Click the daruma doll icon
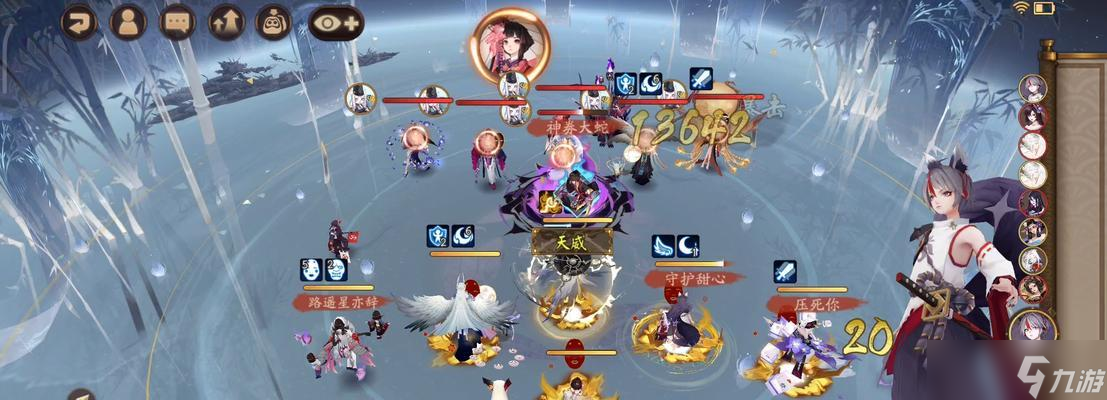Image resolution: width=1107 pixels, height=400 pixels. click(x=273, y=22)
